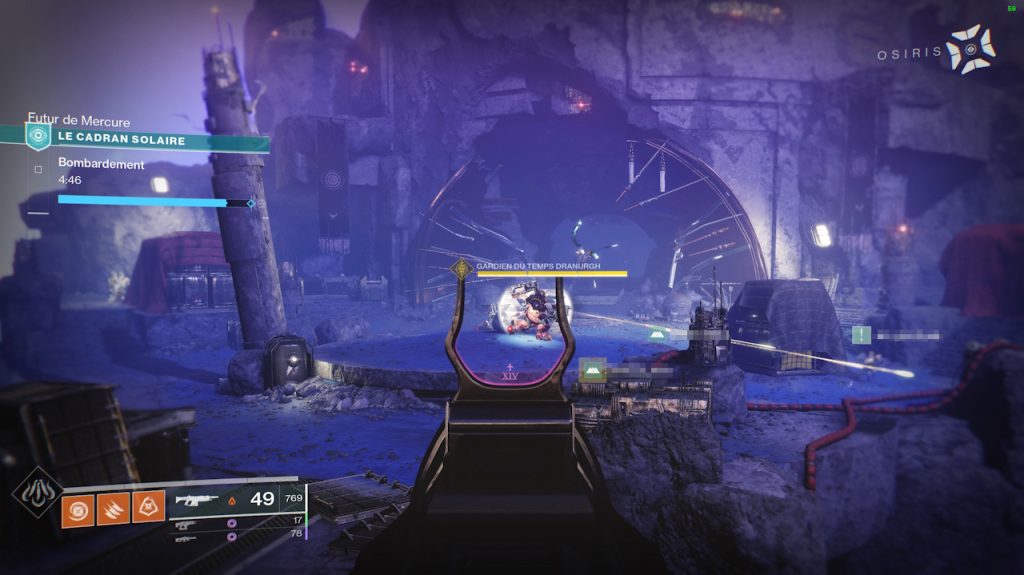Click the Bombardement objective checkbox
1024x575 pixels.
click(38, 169)
